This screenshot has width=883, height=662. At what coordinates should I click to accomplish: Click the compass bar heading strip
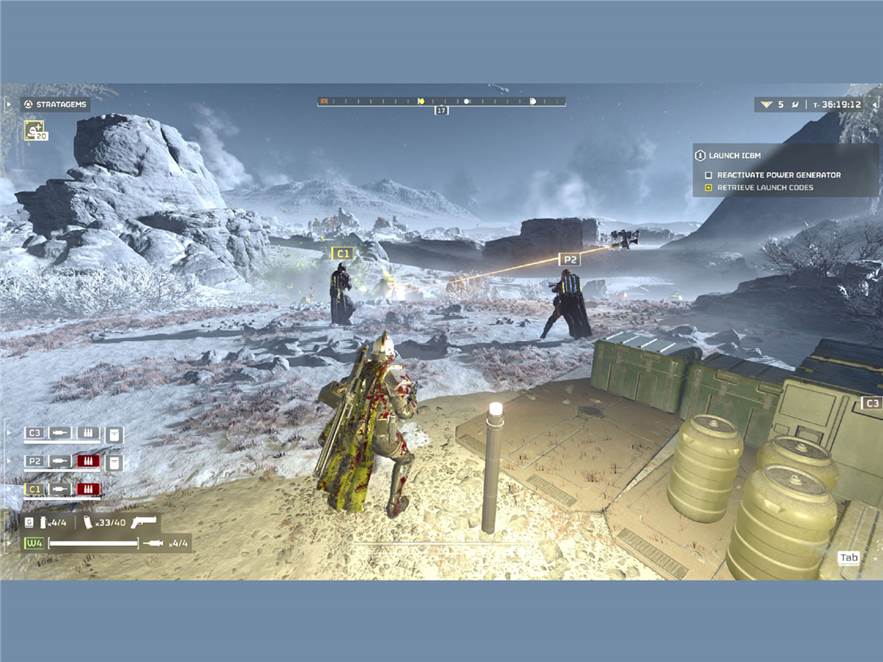[441, 101]
